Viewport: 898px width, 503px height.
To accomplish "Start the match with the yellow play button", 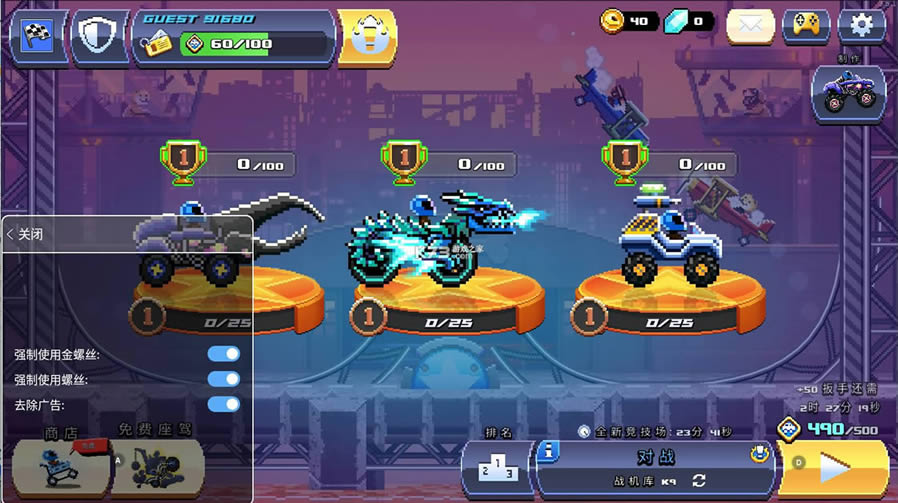I will (x=833, y=468).
